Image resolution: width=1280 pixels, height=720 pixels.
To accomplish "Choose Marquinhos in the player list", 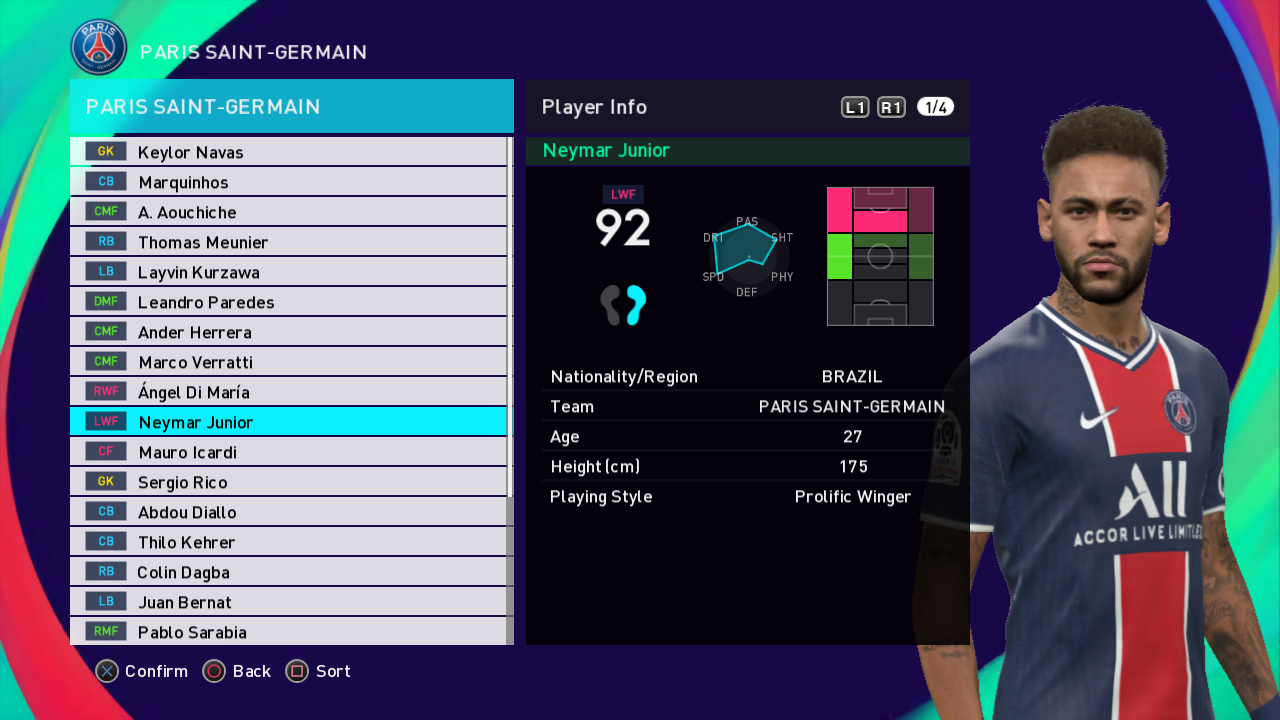I will (288, 182).
